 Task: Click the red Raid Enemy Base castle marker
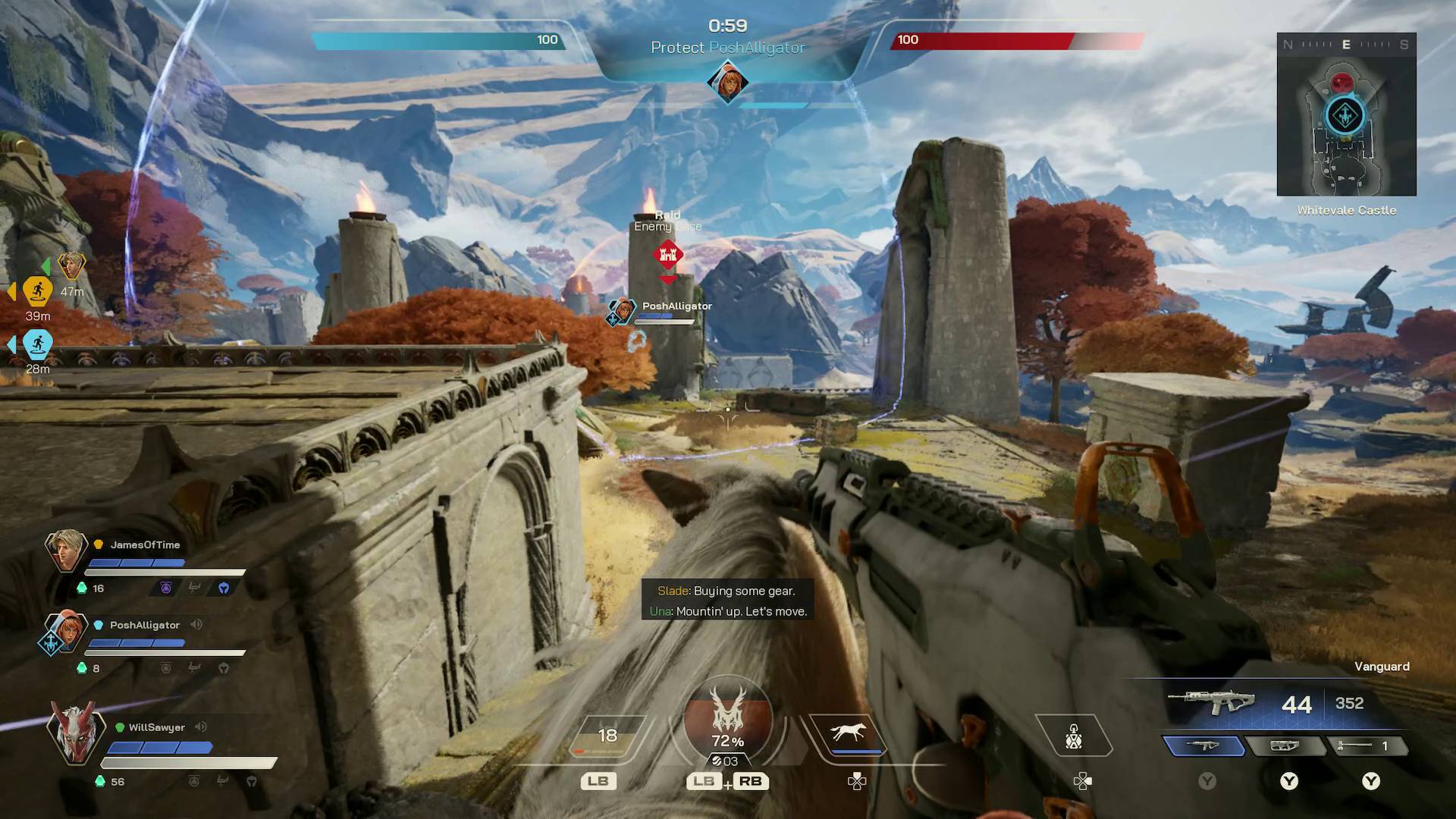click(667, 256)
